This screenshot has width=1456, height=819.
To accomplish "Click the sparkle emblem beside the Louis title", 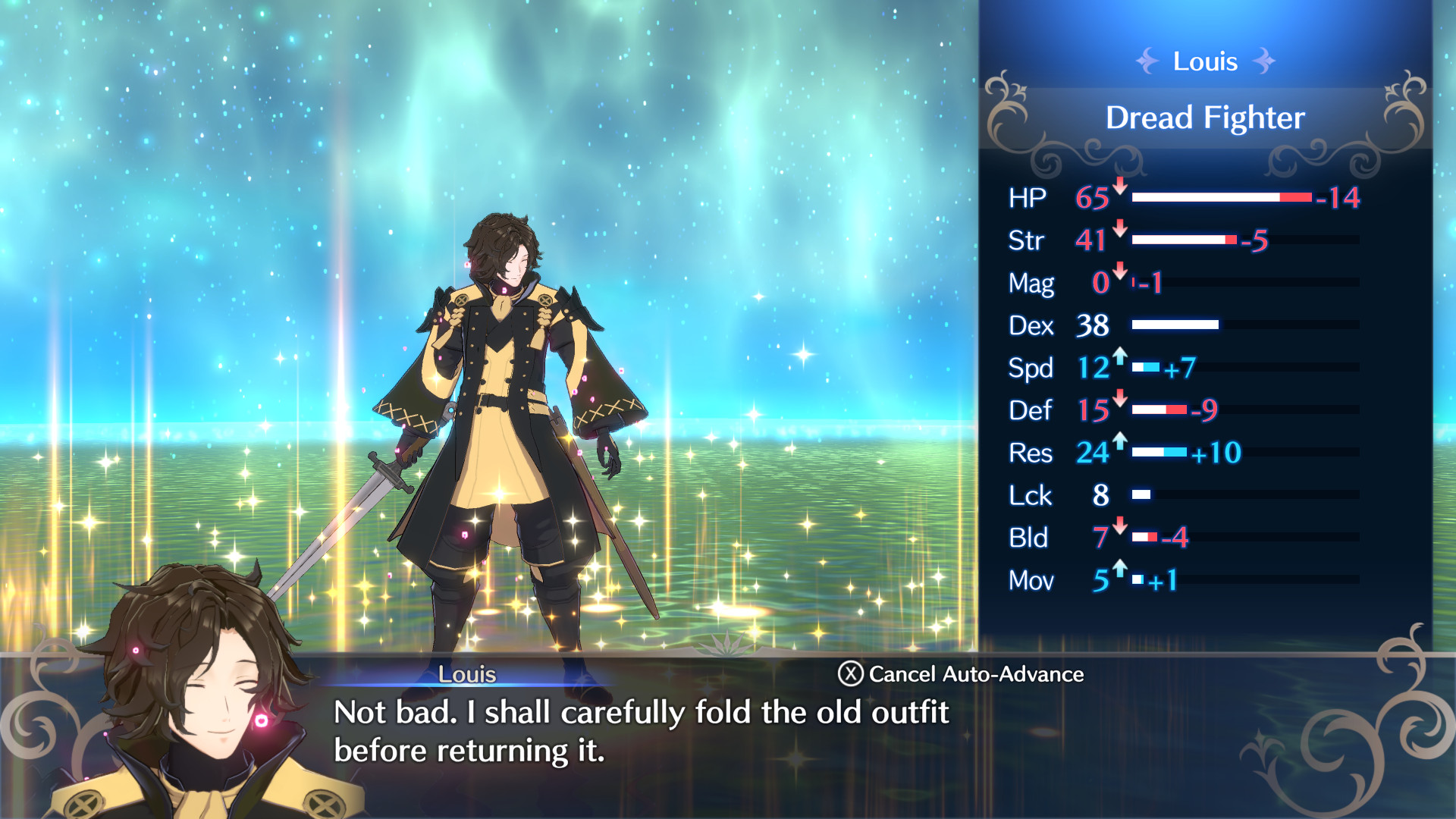I will [x=1147, y=61].
